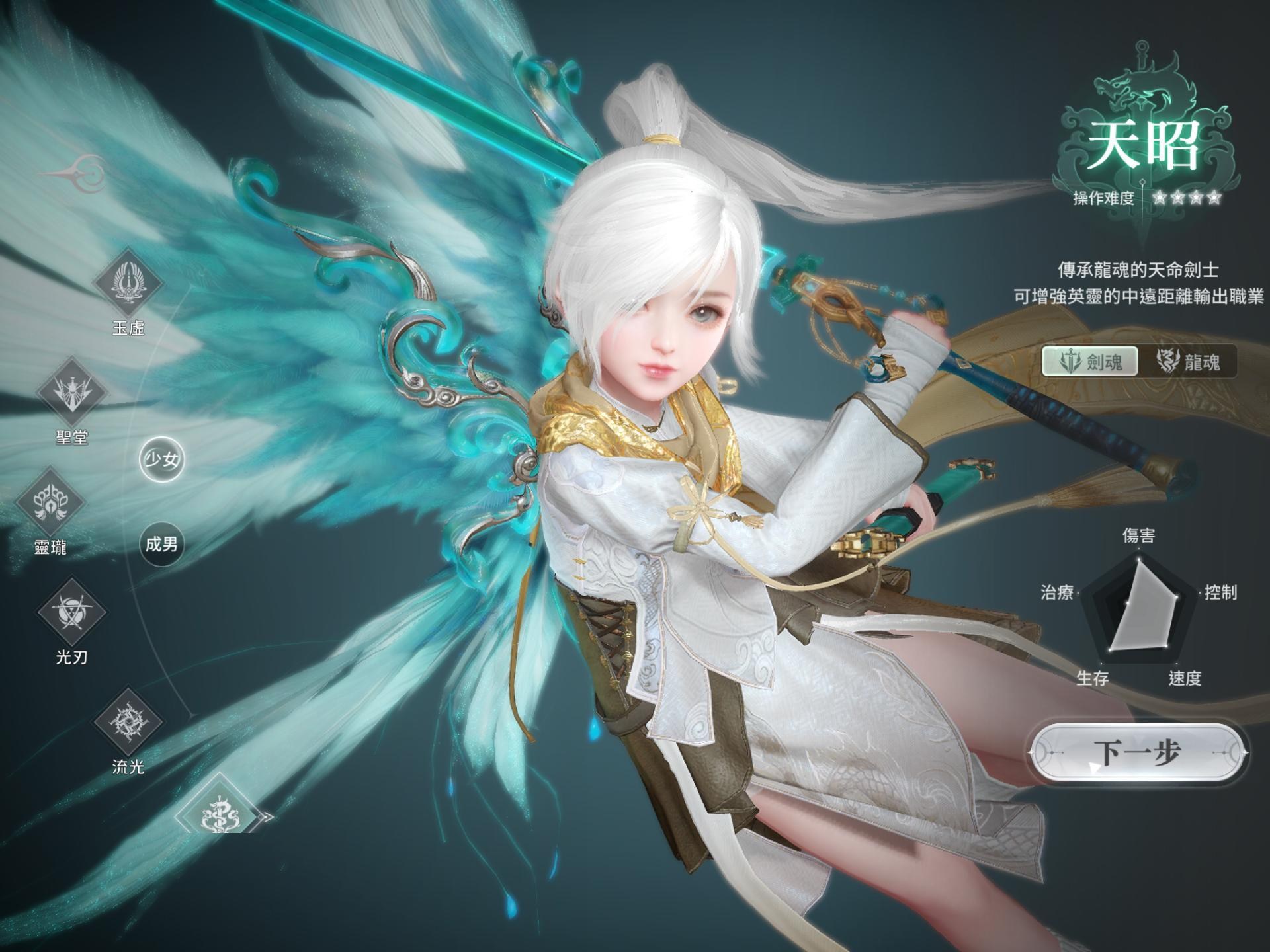The height and width of the screenshot is (952, 1270).
Task: Choose the 少女 body type
Action: [161, 459]
